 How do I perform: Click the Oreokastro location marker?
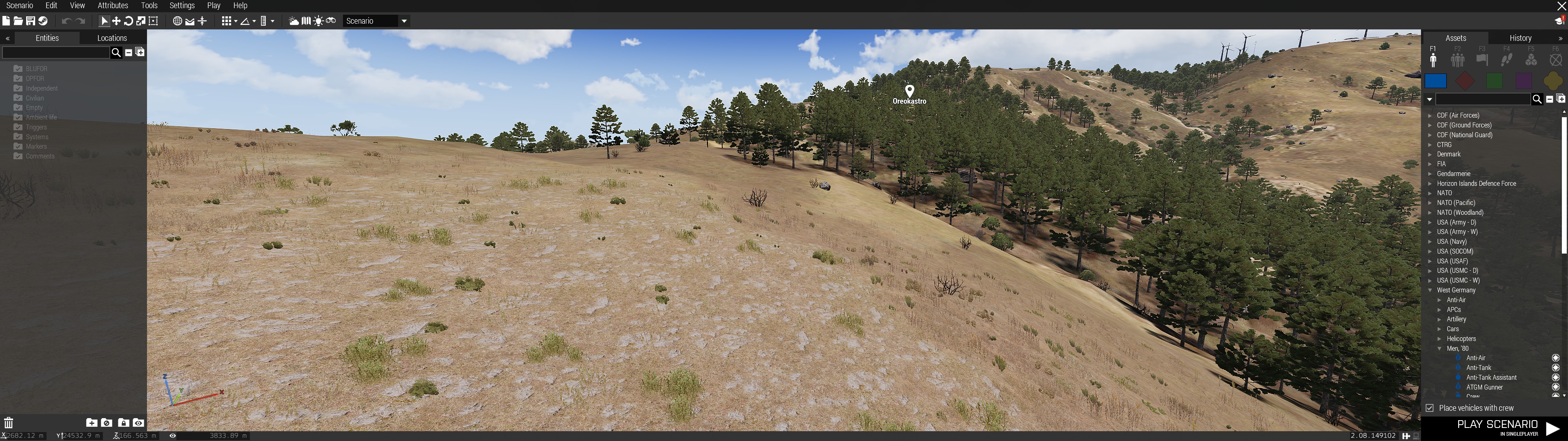[x=909, y=91]
